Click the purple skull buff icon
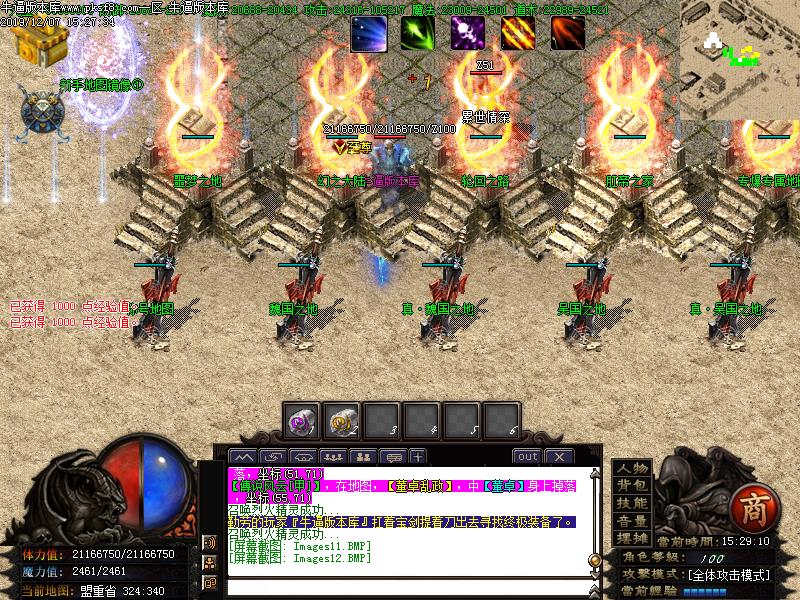Viewport: 800px width, 600px height. [x=467, y=33]
